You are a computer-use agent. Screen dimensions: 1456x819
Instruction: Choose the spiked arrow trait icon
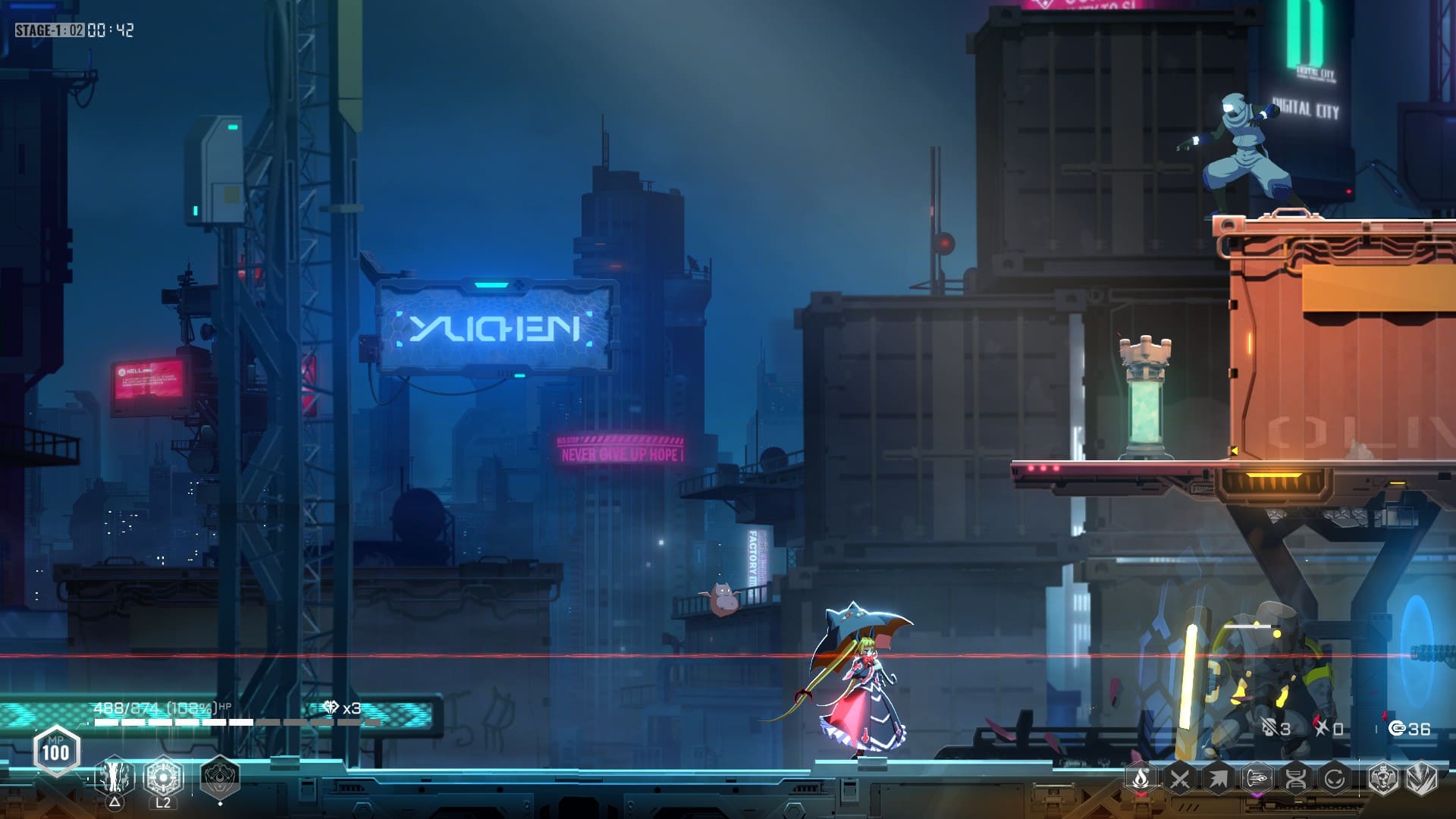point(1218,778)
